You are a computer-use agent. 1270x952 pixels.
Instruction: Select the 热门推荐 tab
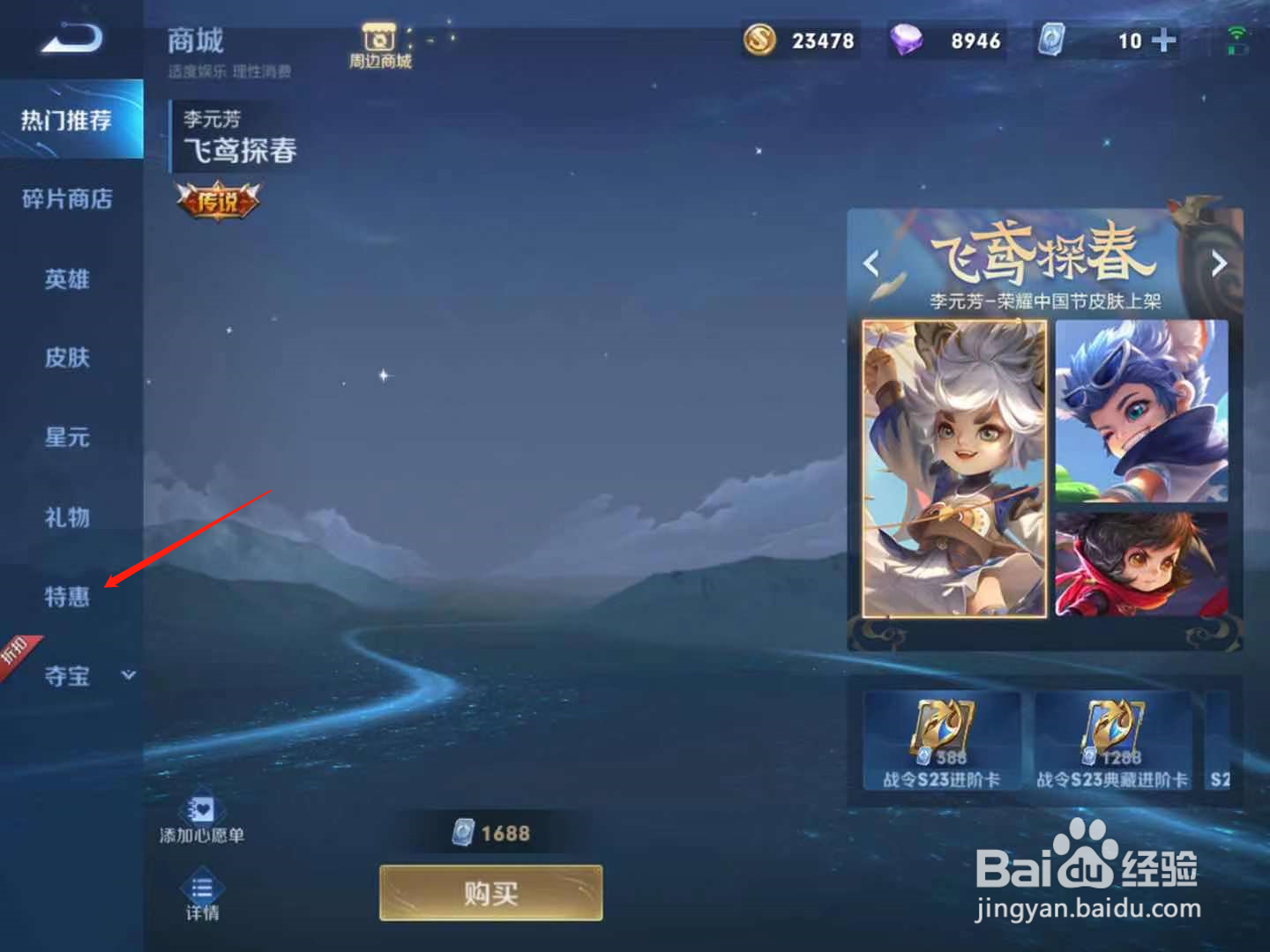tap(66, 120)
